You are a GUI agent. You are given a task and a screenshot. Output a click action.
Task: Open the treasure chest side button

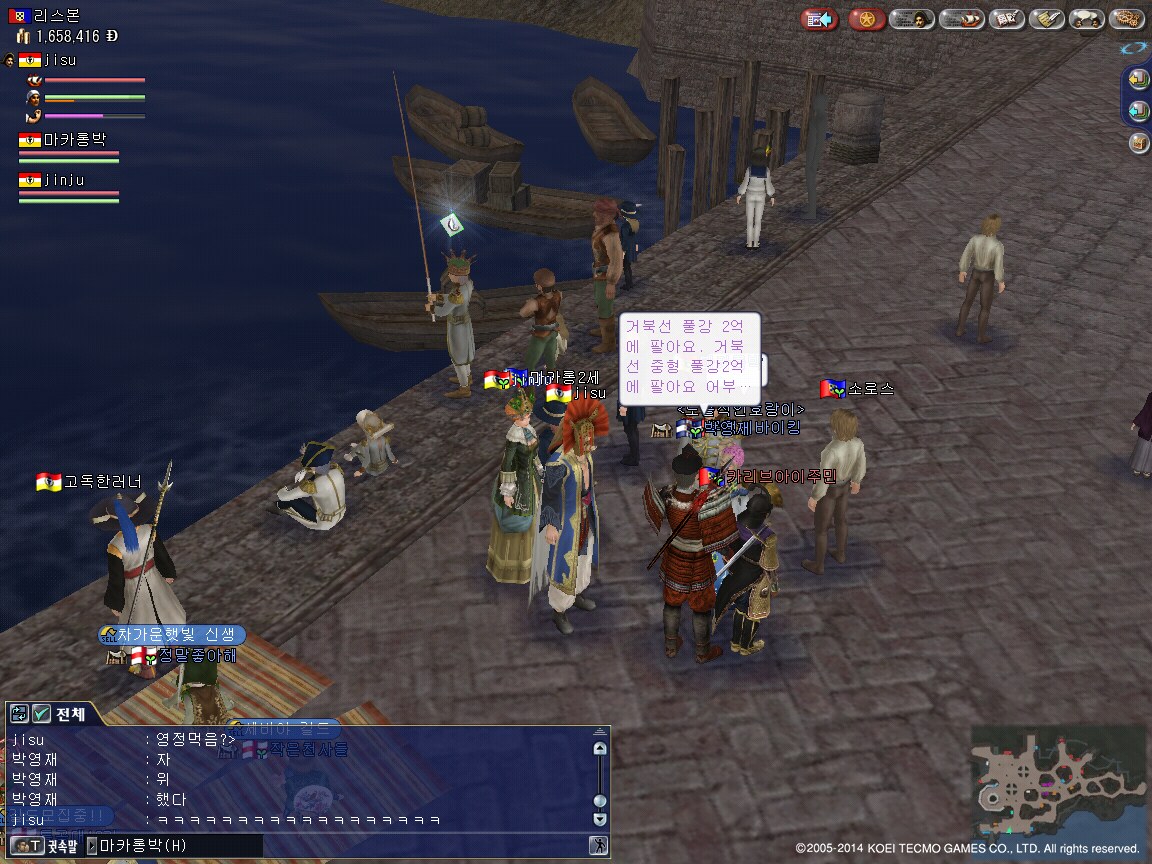pos(1139,143)
